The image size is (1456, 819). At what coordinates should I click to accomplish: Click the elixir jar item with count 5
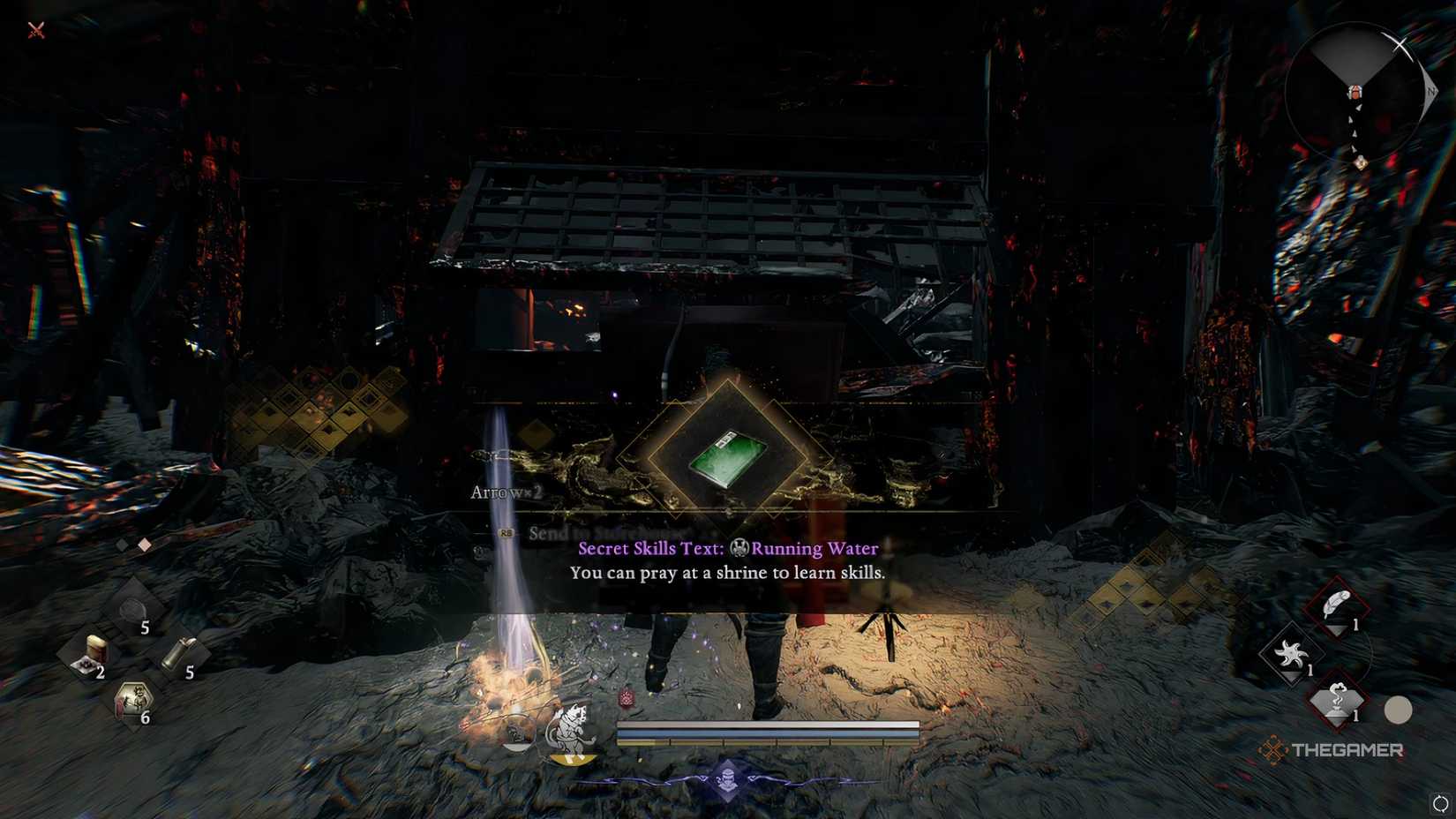click(132, 609)
